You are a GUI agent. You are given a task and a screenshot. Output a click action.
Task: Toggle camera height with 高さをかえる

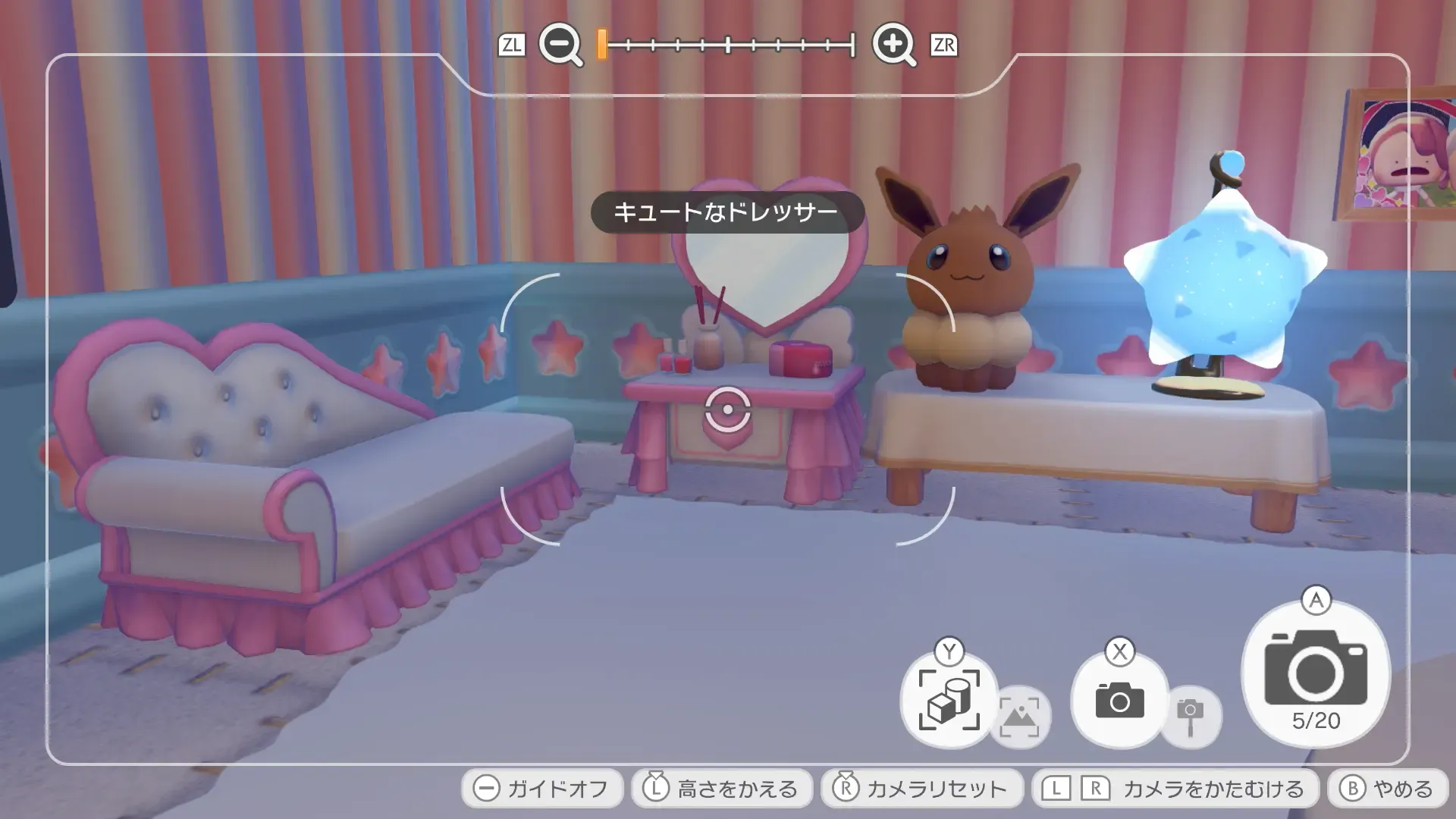click(720, 787)
